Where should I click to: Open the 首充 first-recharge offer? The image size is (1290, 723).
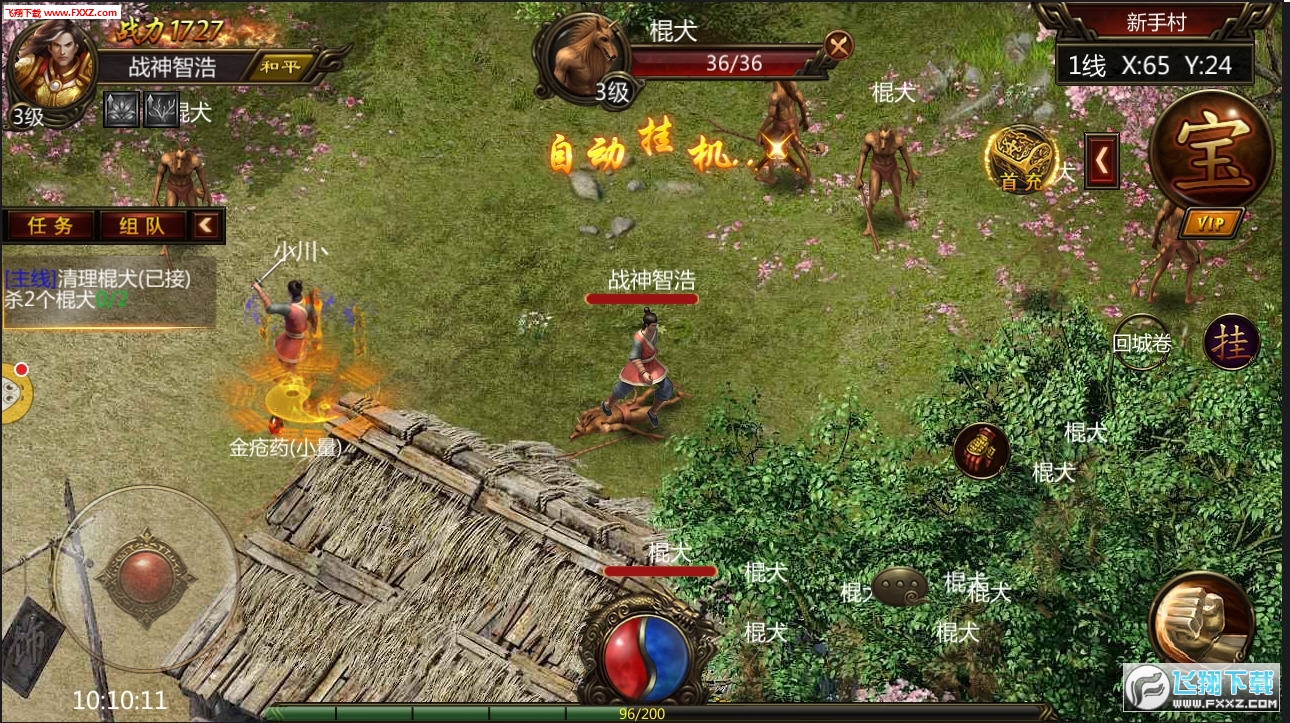point(1022,159)
